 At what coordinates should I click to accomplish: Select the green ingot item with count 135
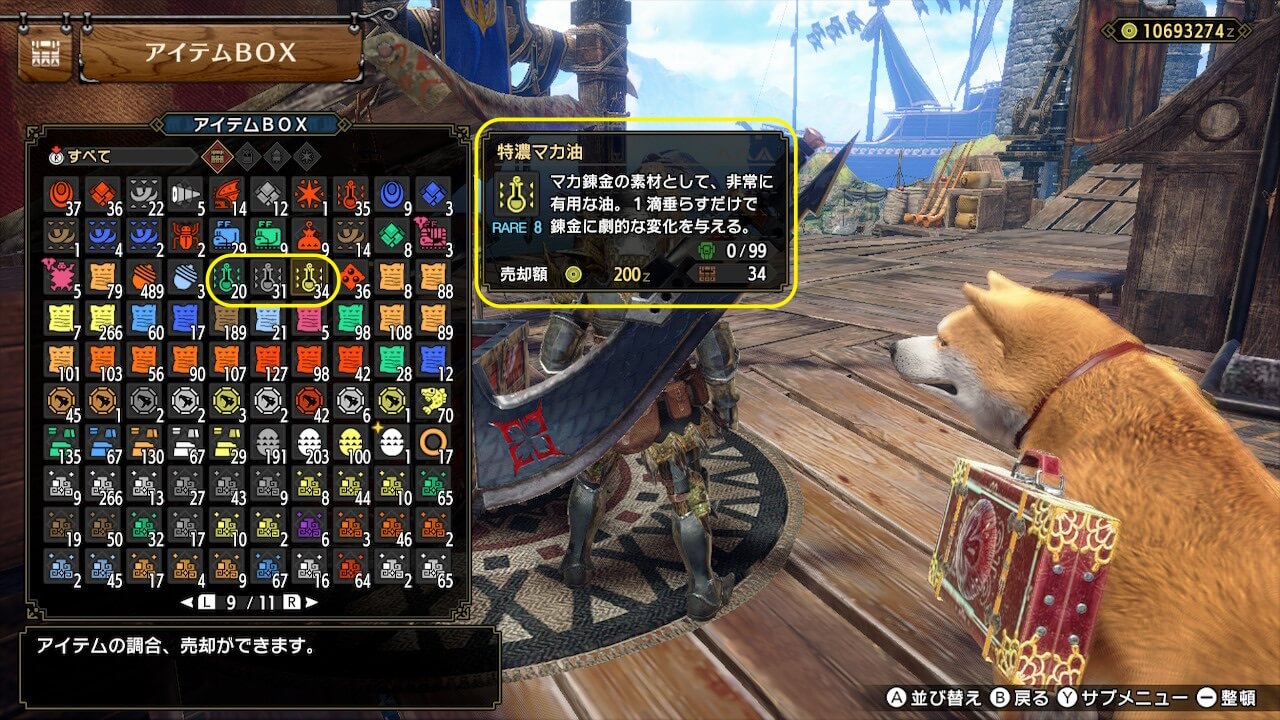point(62,442)
